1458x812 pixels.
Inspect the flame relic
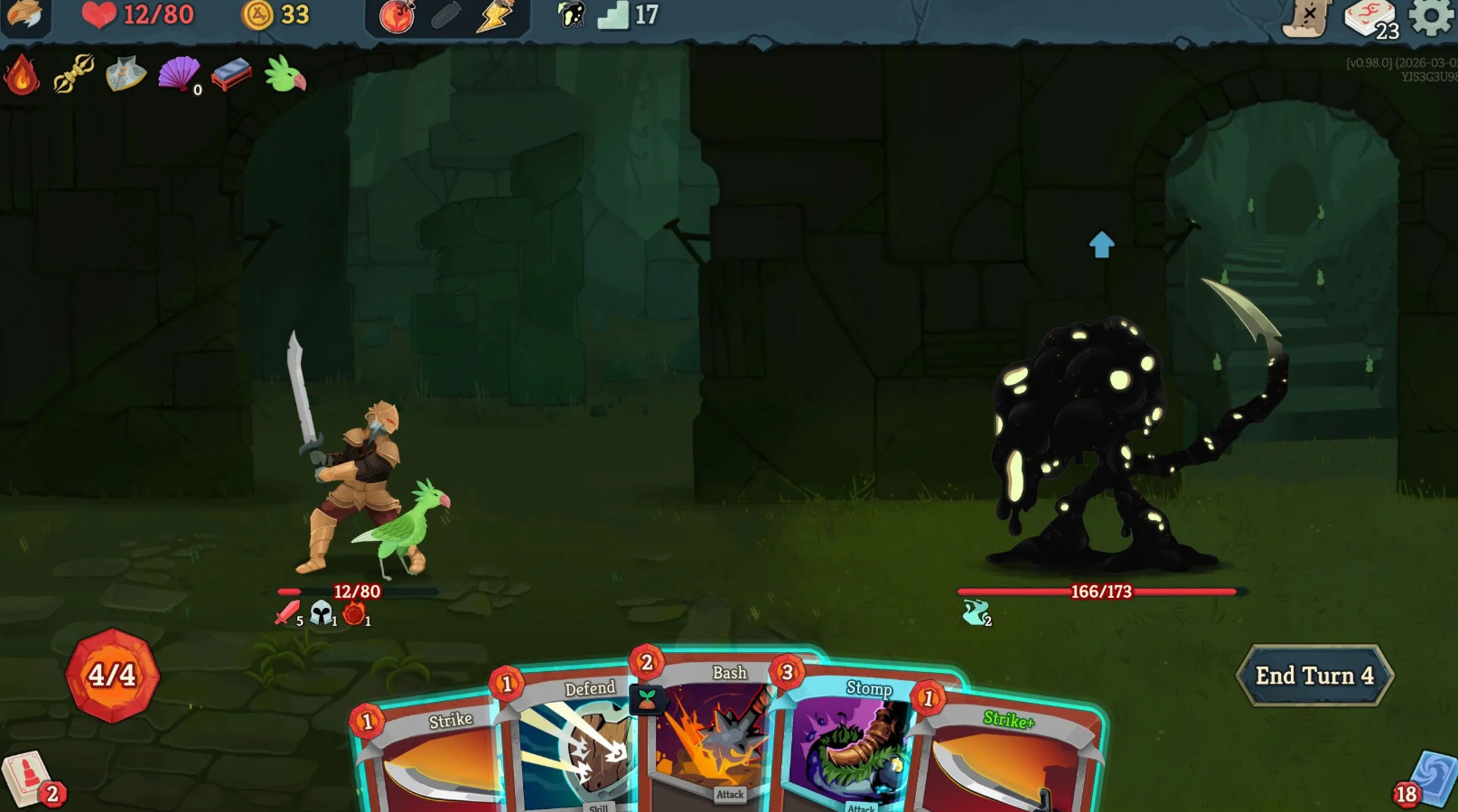22,75
